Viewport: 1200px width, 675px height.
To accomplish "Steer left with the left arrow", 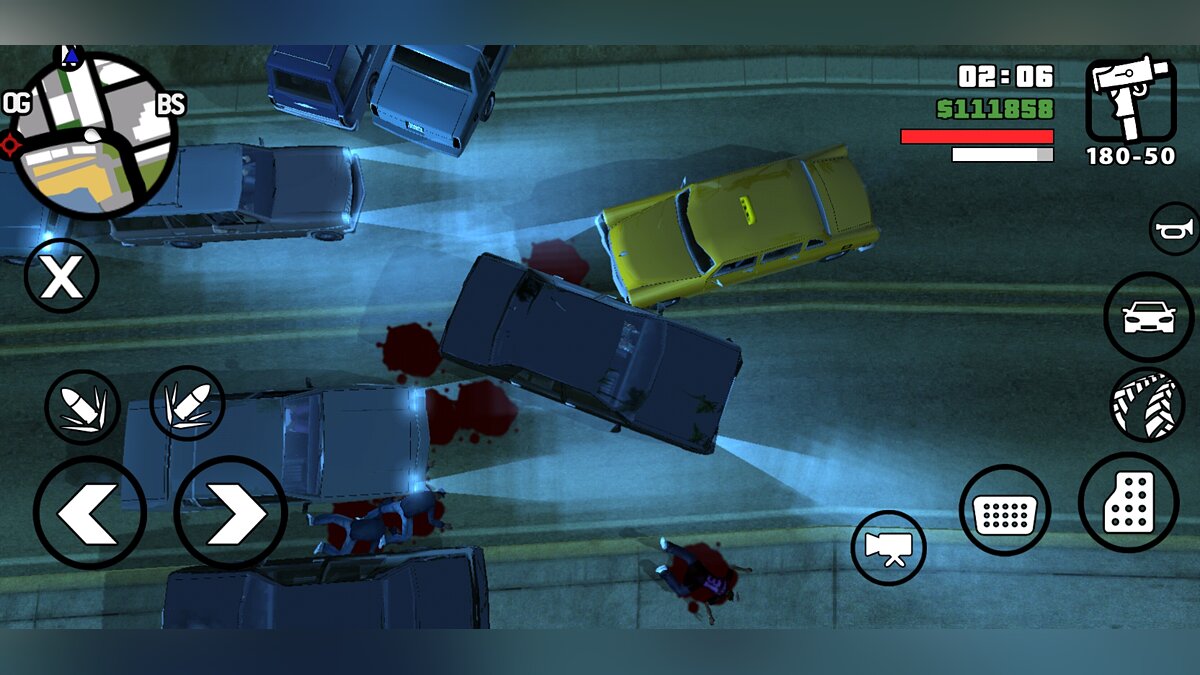I will click(x=90, y=513).
